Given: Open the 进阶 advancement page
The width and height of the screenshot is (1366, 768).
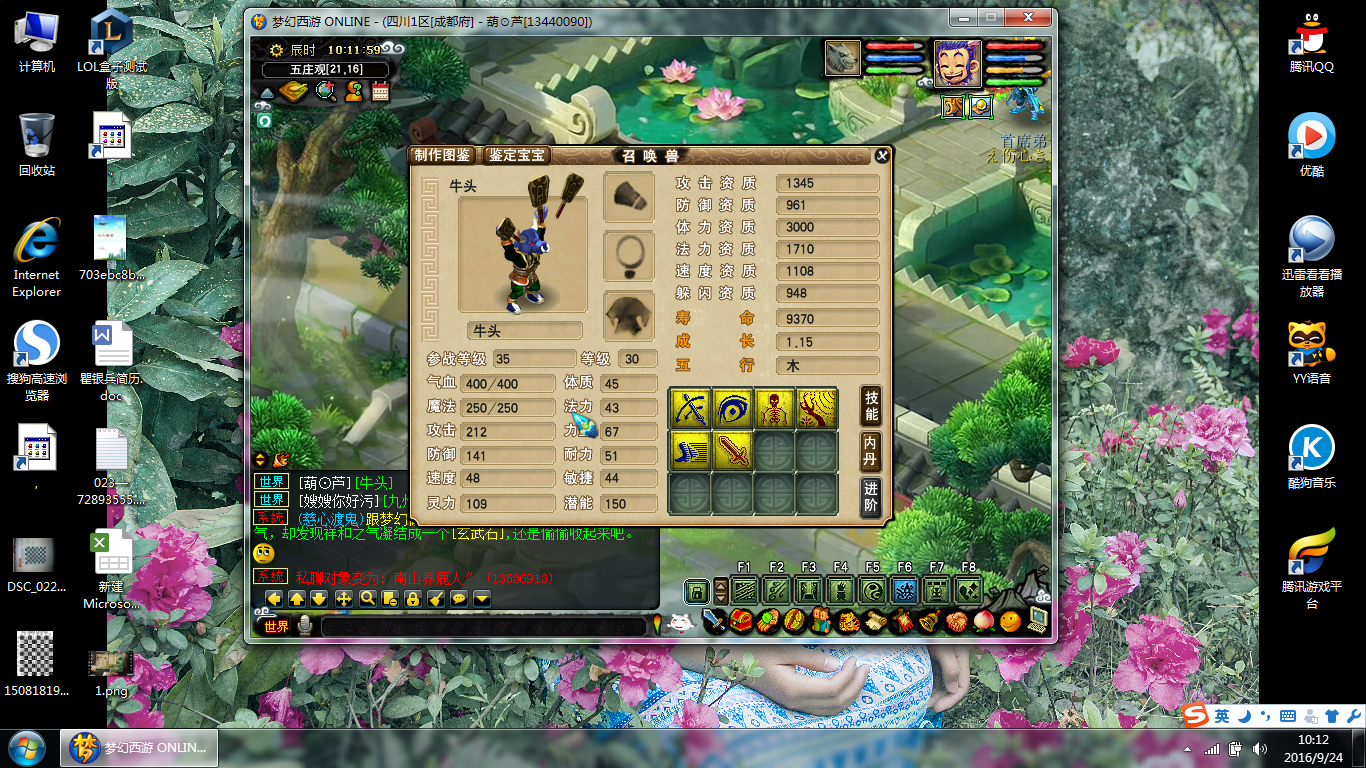Looking at the screenshot, I should point(871,496).
